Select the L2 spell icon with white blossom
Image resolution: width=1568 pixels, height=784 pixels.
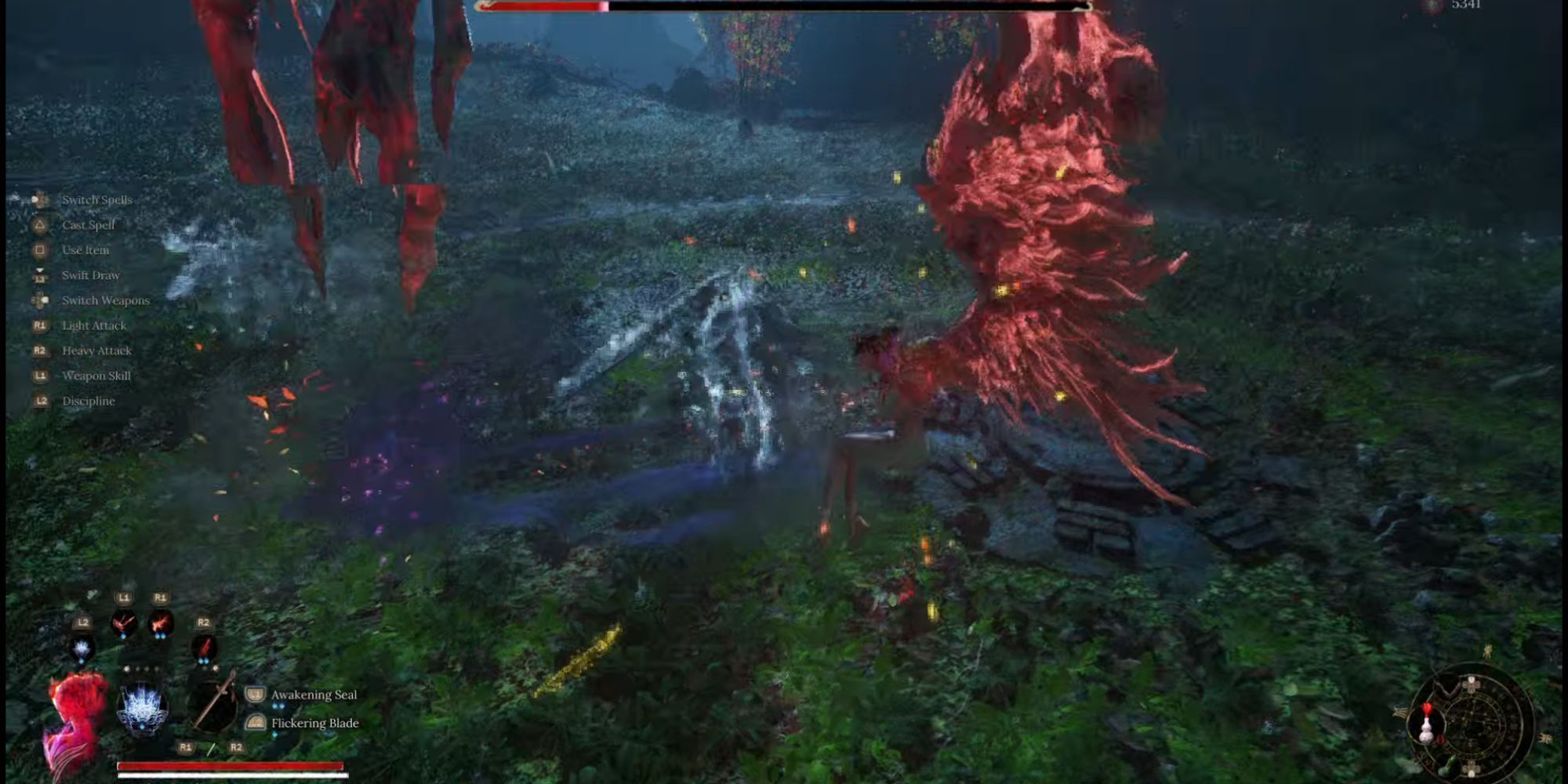click(x=82, y=648)
